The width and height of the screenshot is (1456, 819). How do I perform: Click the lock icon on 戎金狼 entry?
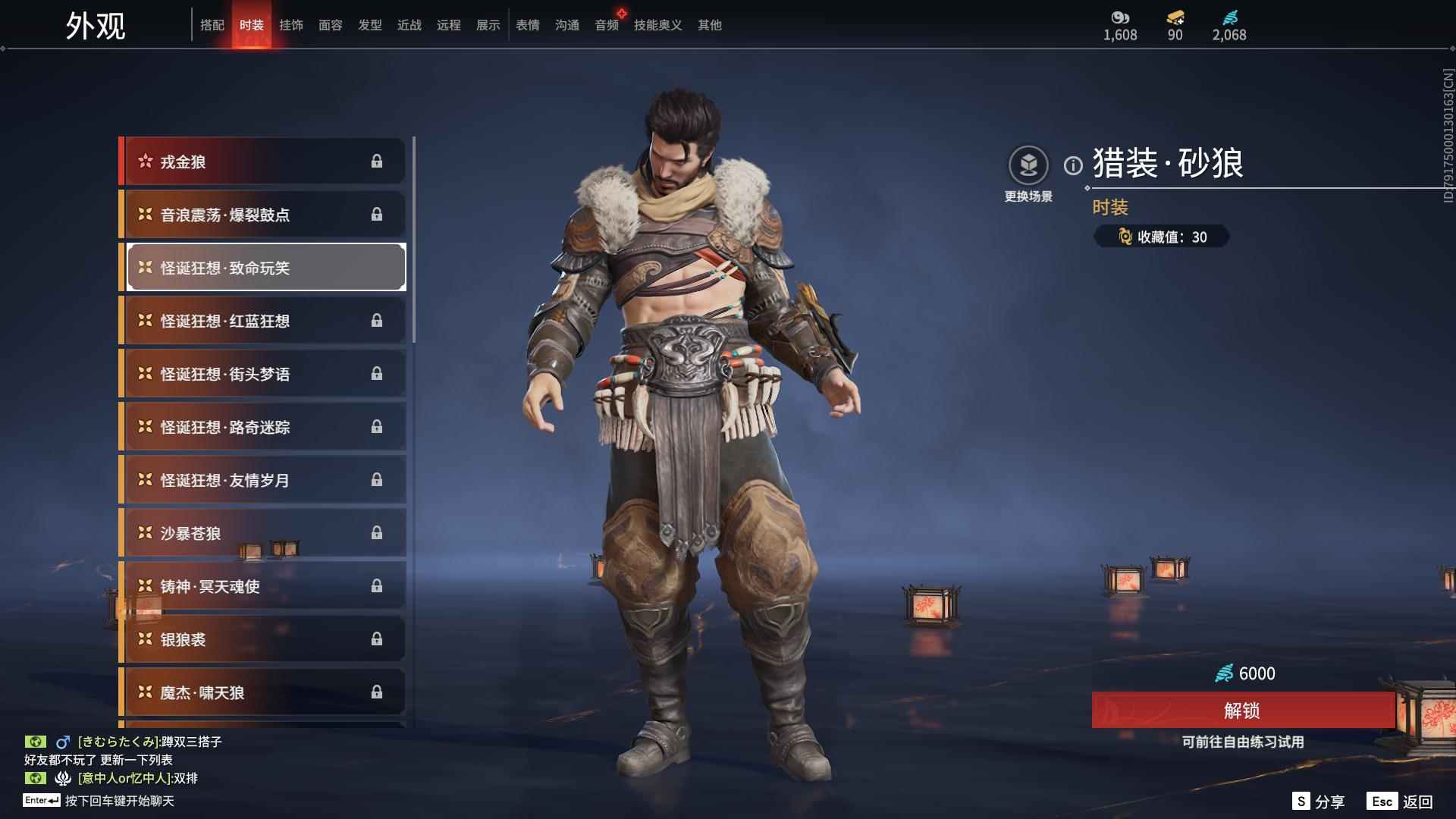coord(377,161)
